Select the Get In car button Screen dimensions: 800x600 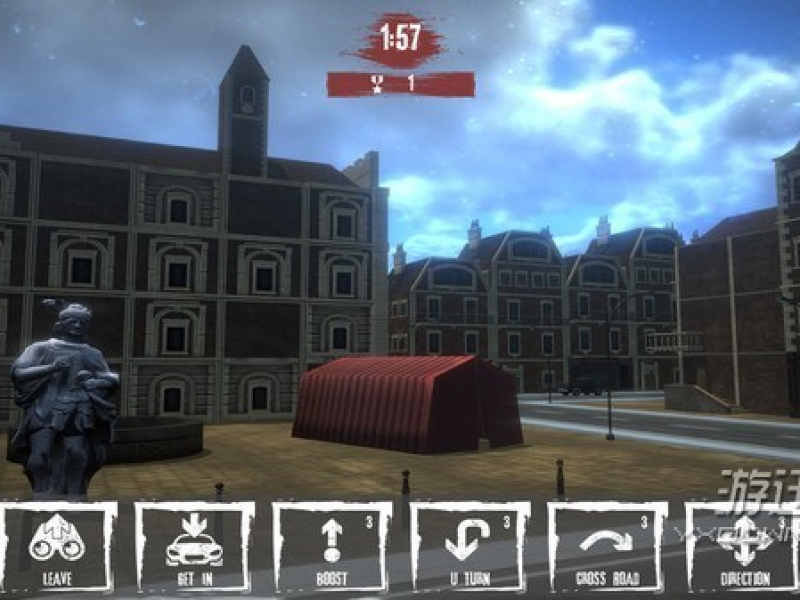194,547
